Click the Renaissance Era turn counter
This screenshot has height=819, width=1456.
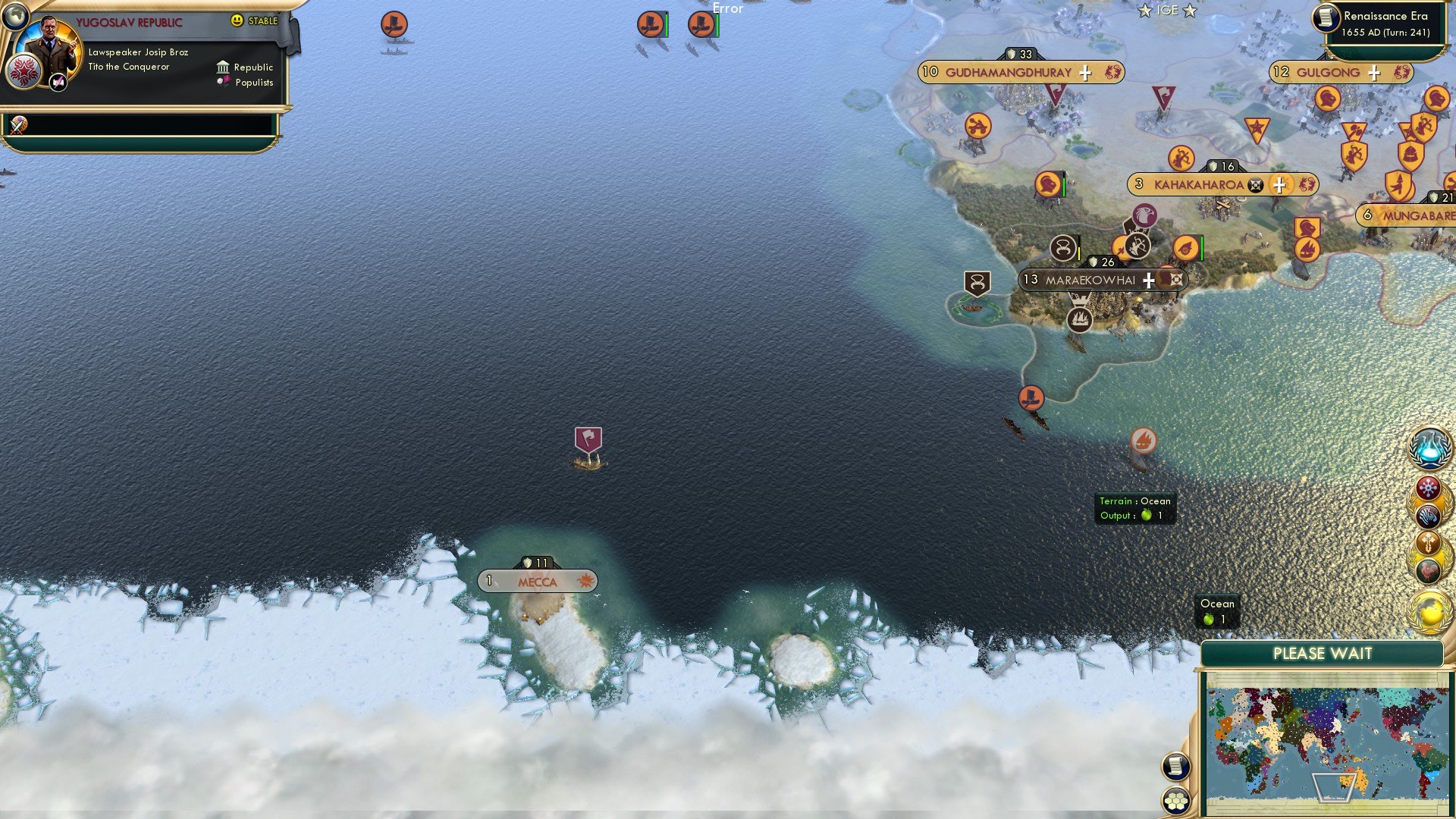(1380, 23)
